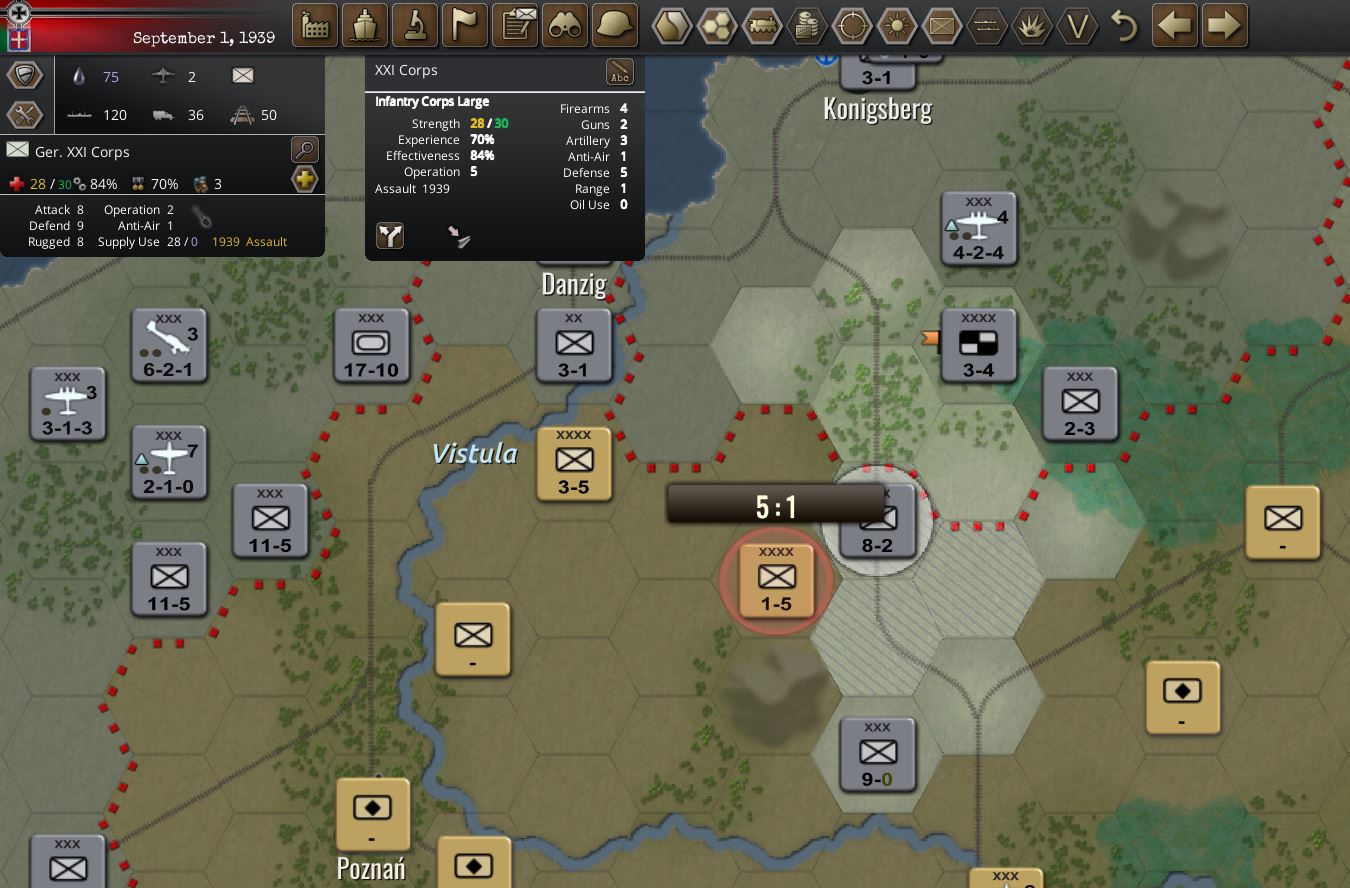Select the reconnaissance binoculars tool

click(x=565, y=25)
